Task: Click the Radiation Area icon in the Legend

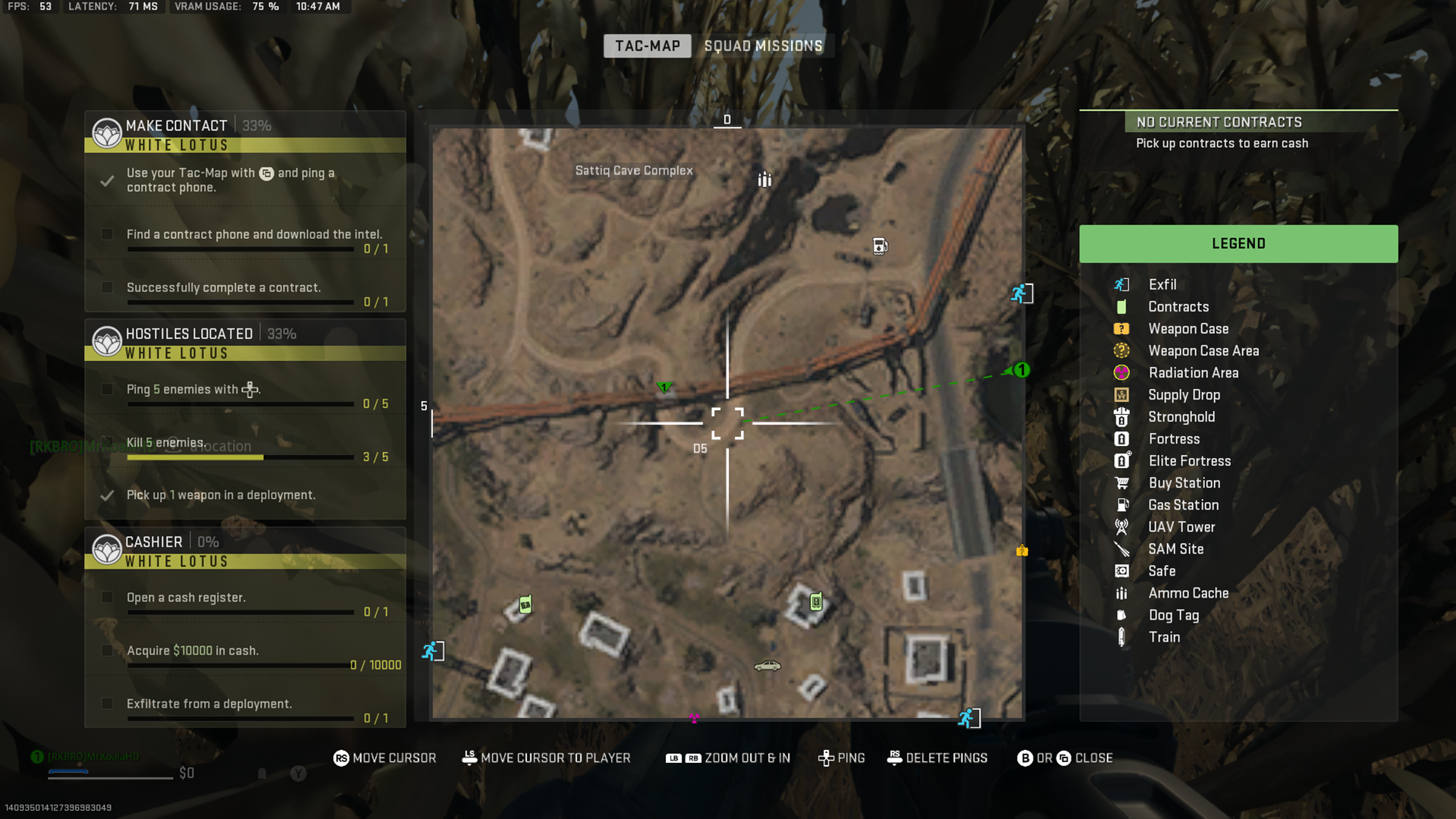Action: click(x=1122, y=372)
